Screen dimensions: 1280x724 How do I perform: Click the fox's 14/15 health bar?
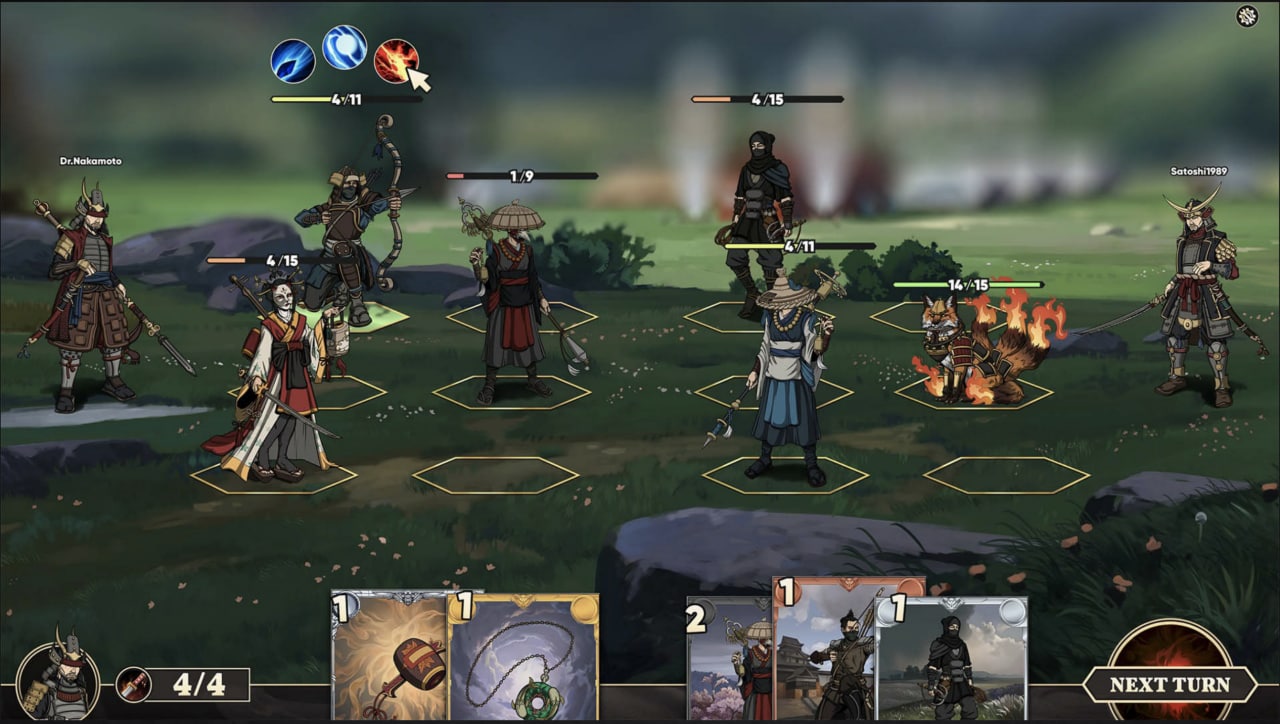970,285
